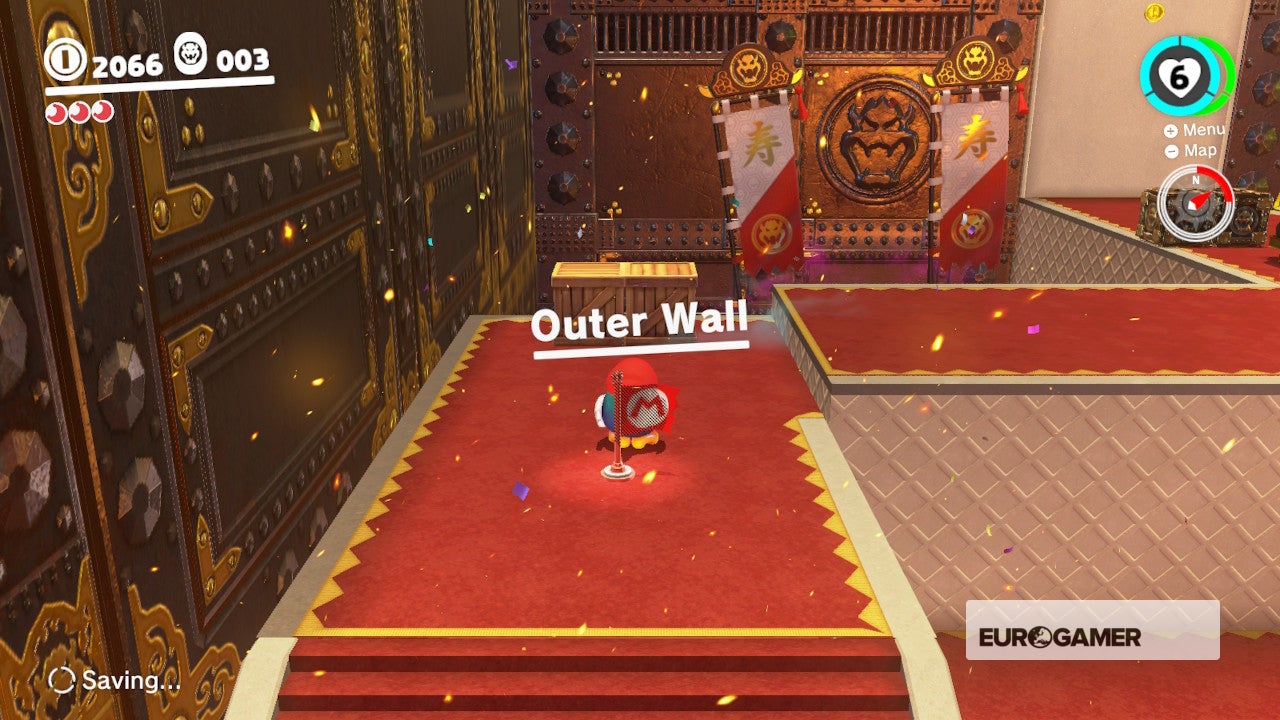
Task: Click the gold coin counter icon
Action: point(64,60)
